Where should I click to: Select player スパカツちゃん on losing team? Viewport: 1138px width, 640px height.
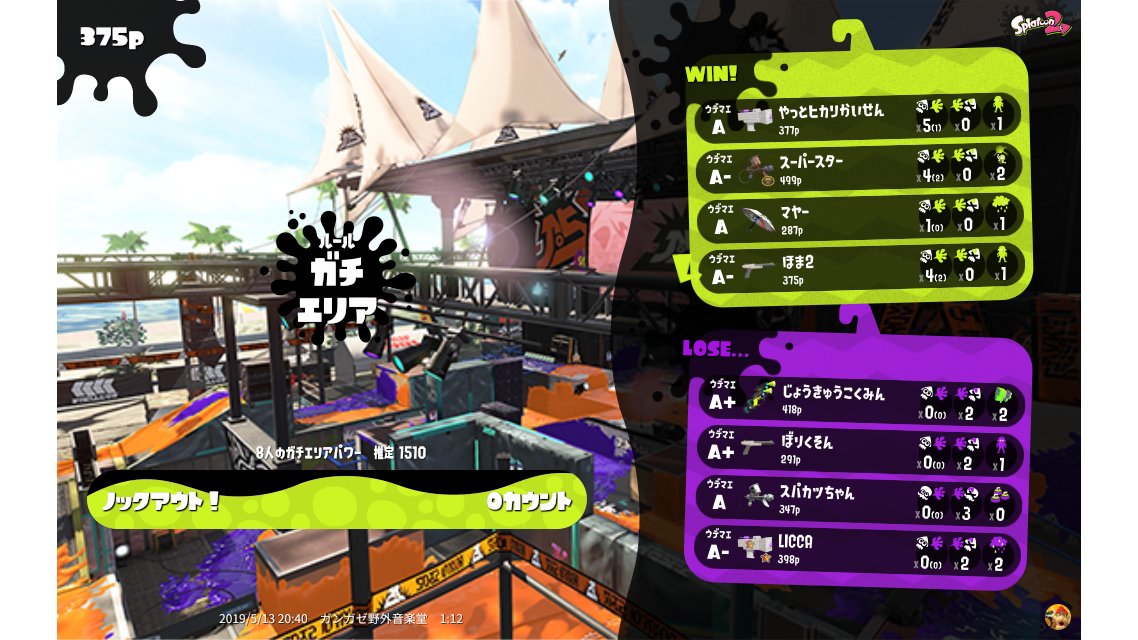tap(860, 499)
